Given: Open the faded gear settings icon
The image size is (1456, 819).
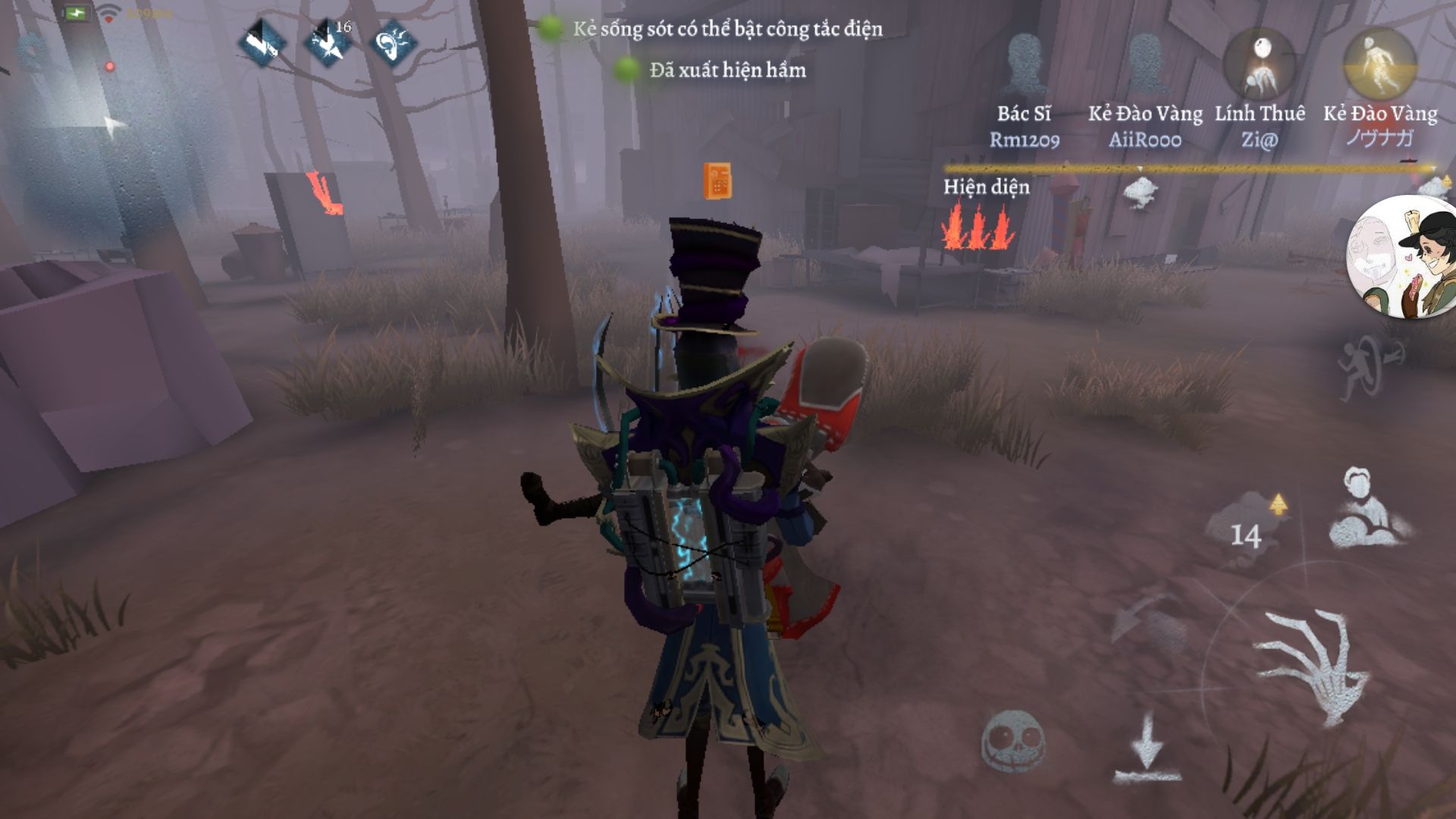Looking at the screenshot, I should click(32, 50).
